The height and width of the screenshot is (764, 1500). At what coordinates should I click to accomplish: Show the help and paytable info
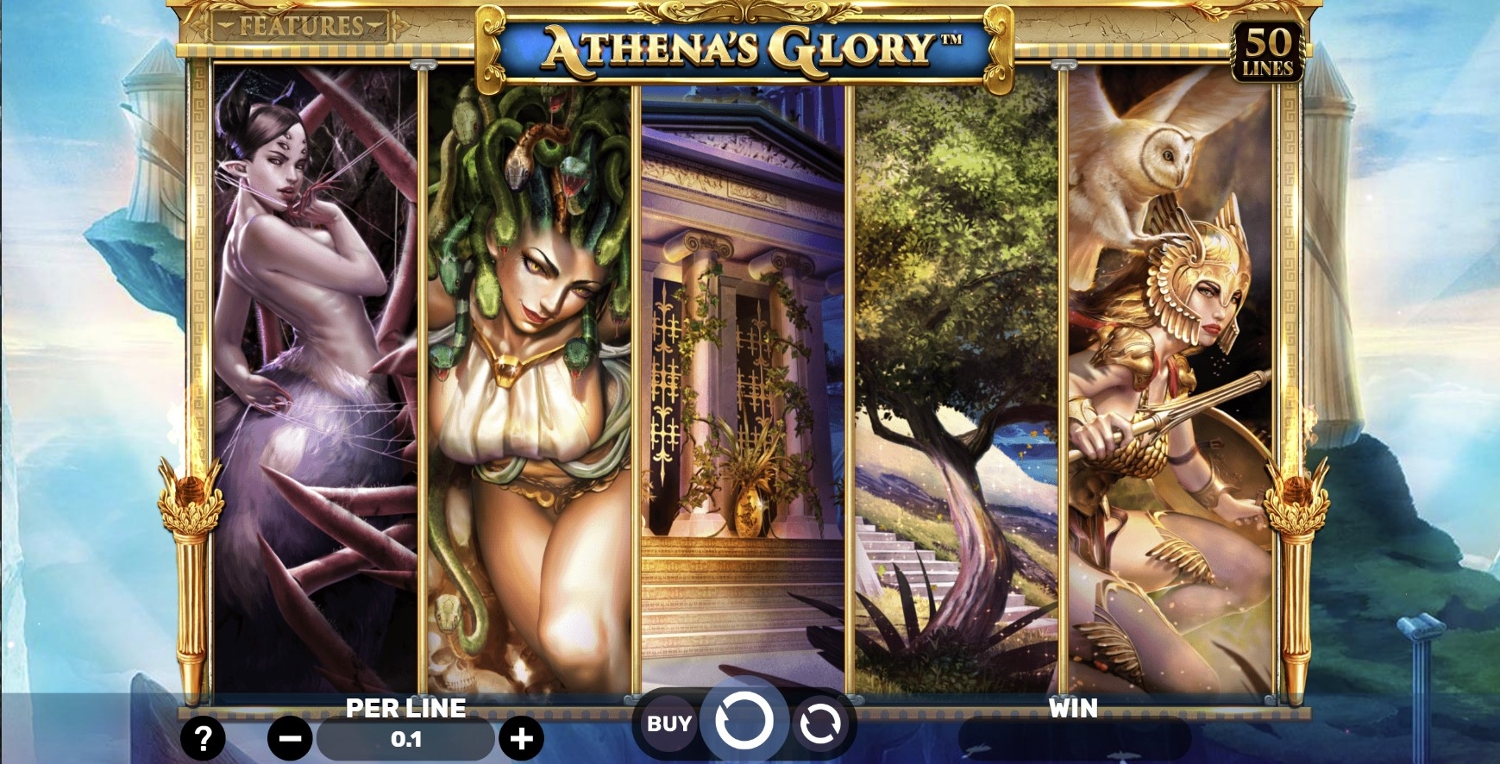[x=203, y=740]
